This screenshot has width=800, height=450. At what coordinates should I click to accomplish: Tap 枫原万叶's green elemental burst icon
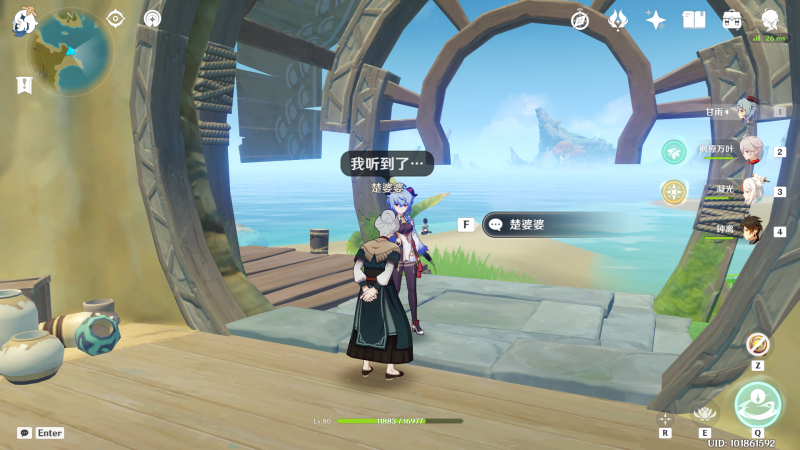(x=674, y=151)
